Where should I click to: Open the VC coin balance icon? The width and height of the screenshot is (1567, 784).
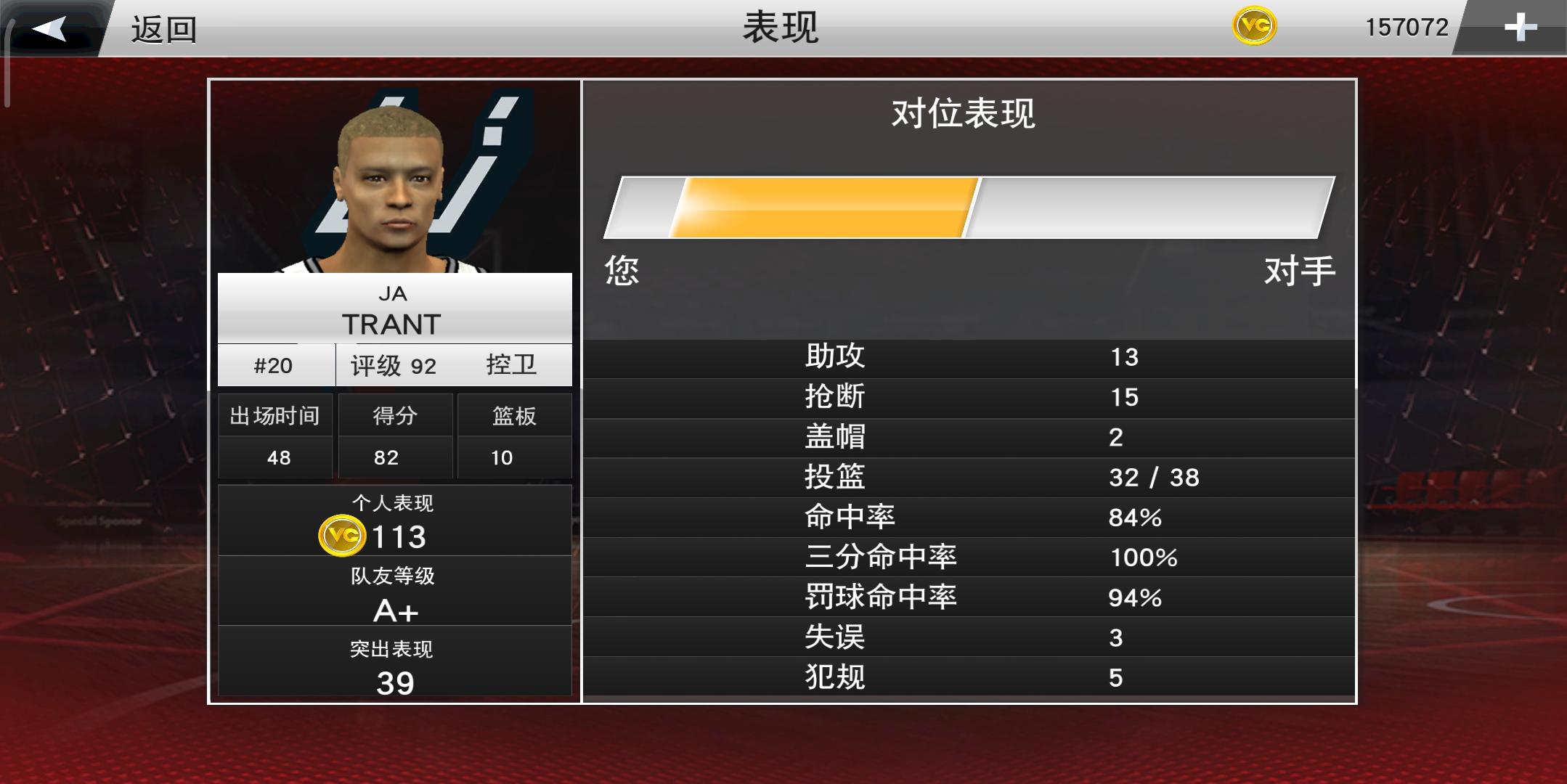(x=1254, y=26)
